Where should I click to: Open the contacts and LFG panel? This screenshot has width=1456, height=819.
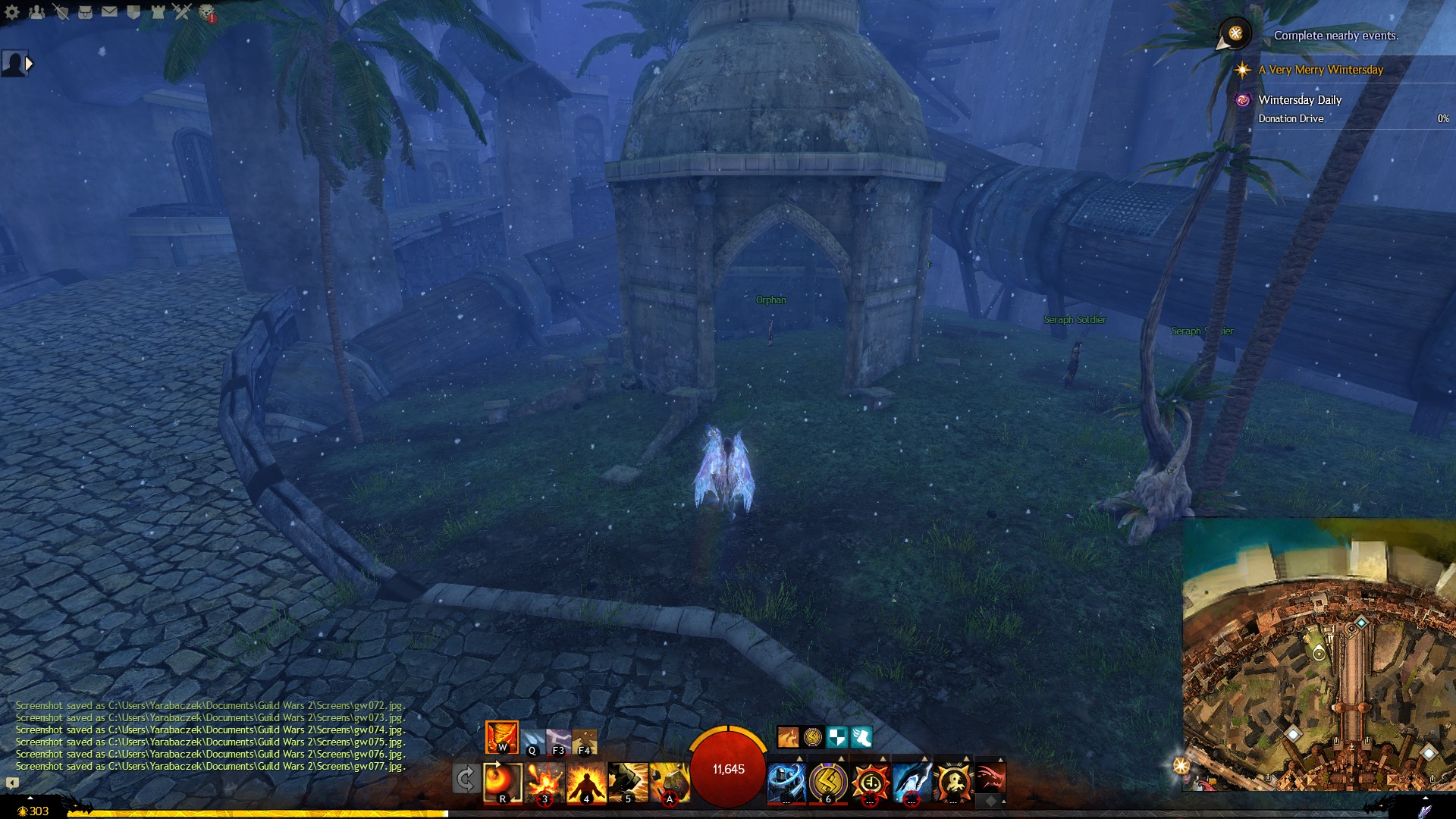[x=36, y=11]
